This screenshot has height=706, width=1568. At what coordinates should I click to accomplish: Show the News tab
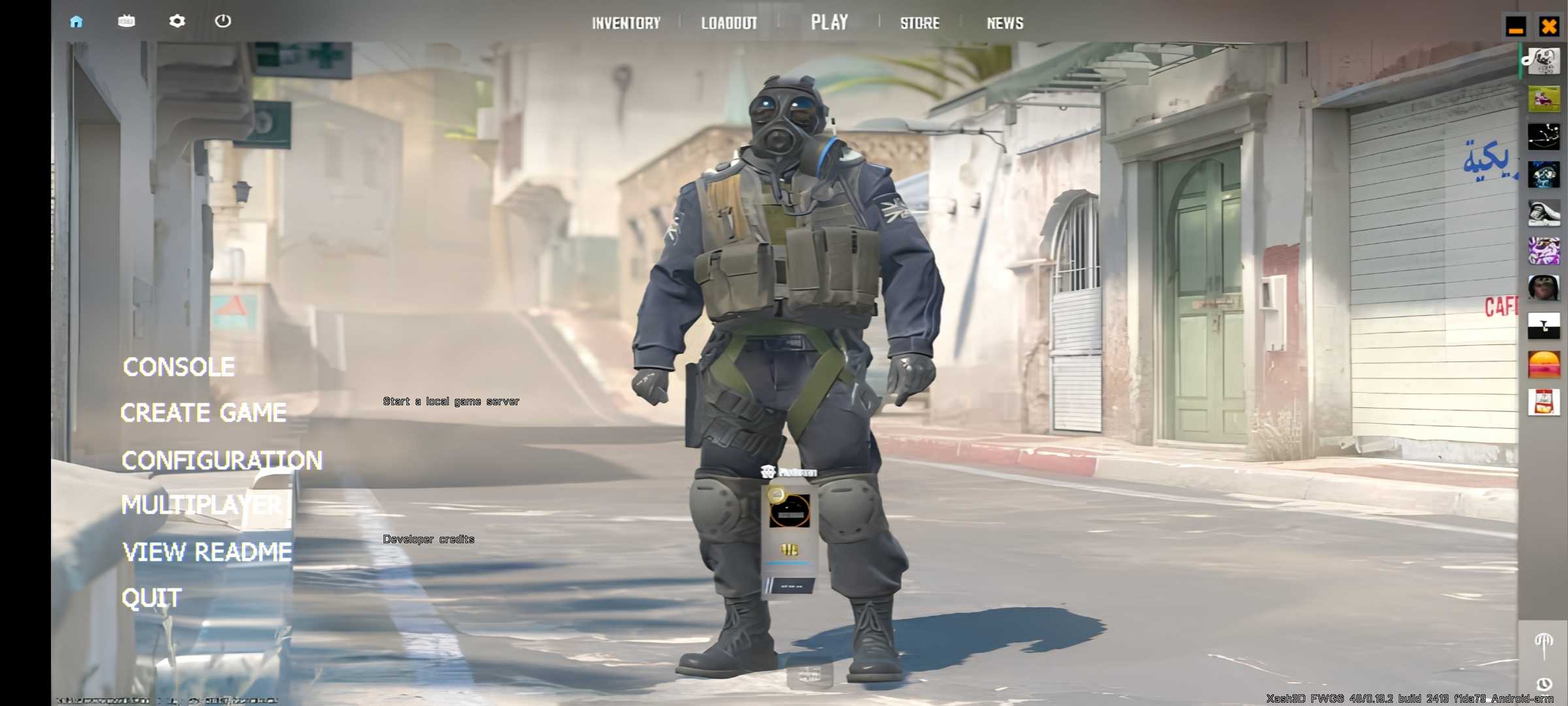(x=1005, y=23)
